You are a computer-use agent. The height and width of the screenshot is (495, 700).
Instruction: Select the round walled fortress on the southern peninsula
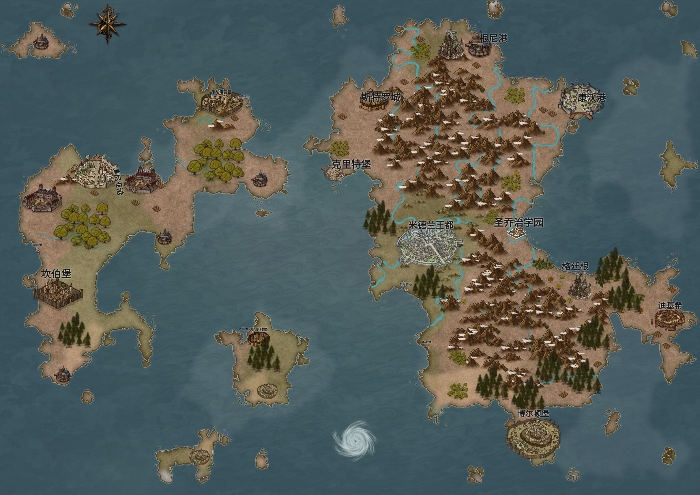[532, 435]
